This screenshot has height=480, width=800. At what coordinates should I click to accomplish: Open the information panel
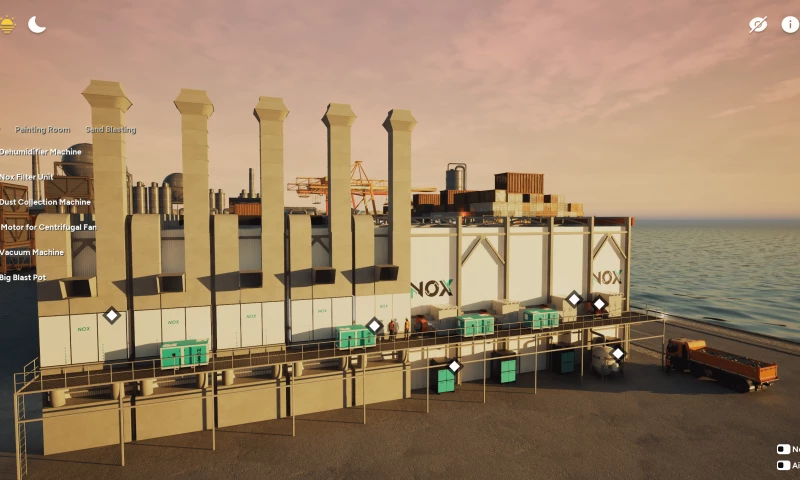pos(790,25)
